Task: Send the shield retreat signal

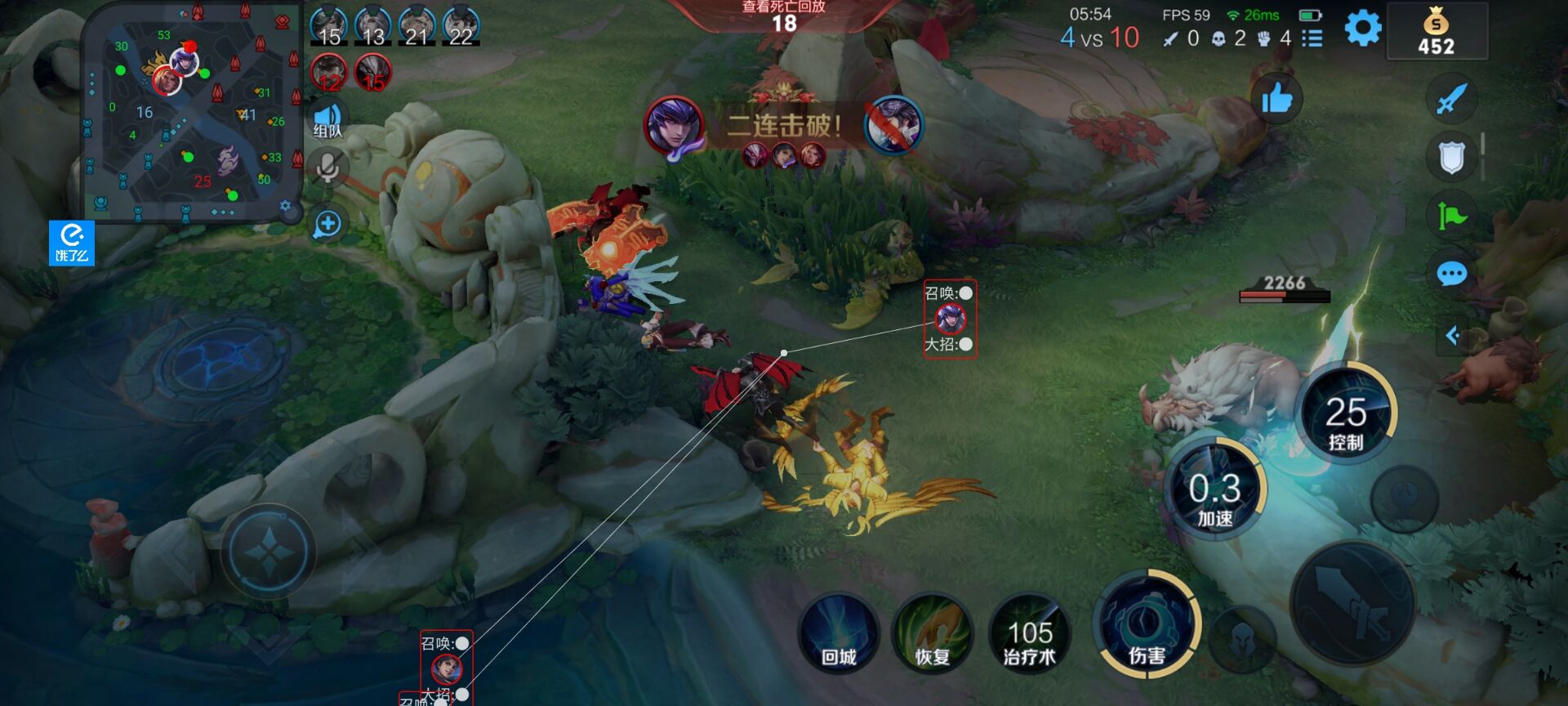Action: (x=1451, y=158)
